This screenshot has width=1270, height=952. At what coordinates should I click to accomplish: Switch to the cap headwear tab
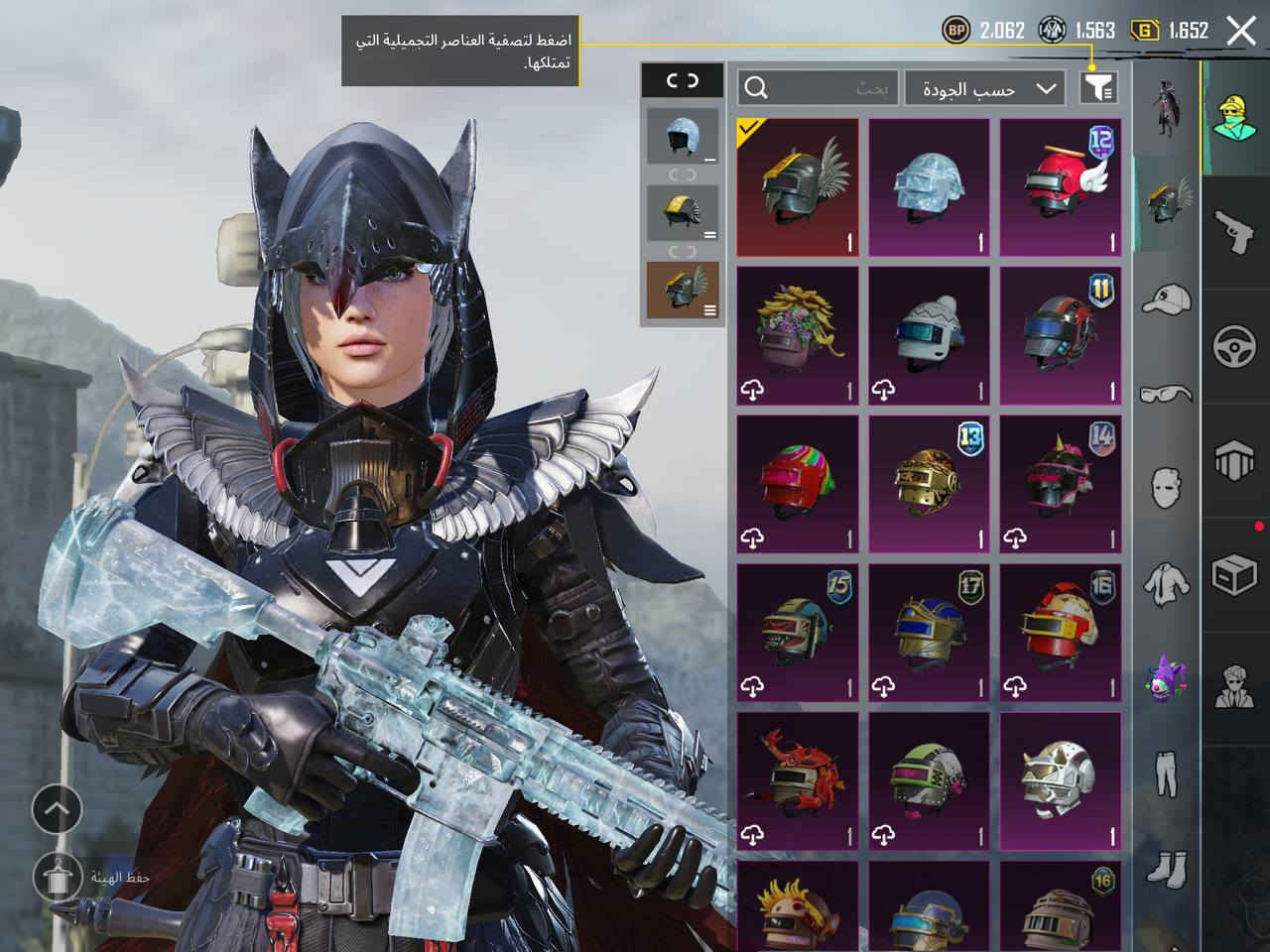click(1166, 297)
